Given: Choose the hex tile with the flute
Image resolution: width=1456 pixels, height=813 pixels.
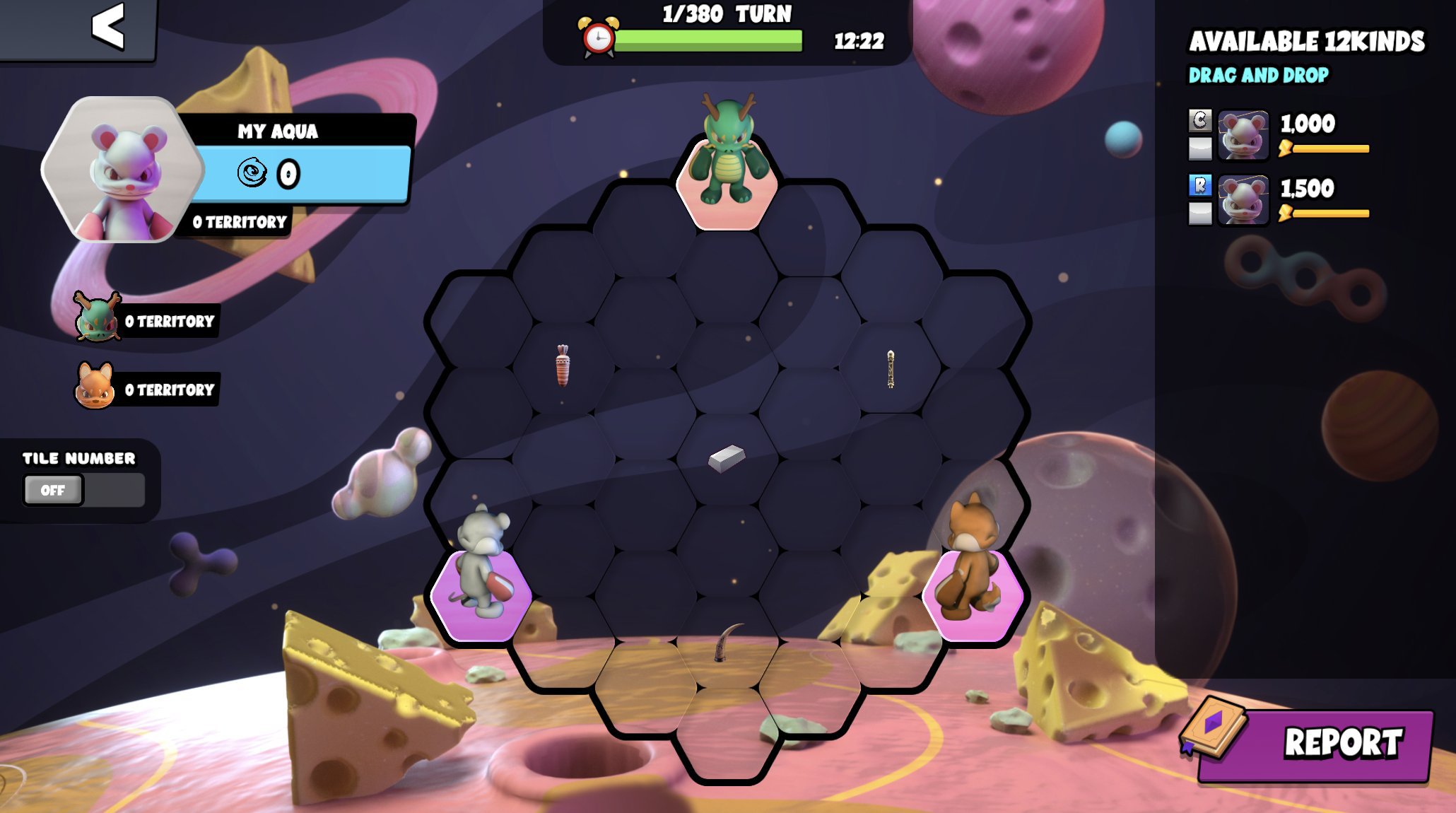Looking at the screenshot, I should click(891, 369).
